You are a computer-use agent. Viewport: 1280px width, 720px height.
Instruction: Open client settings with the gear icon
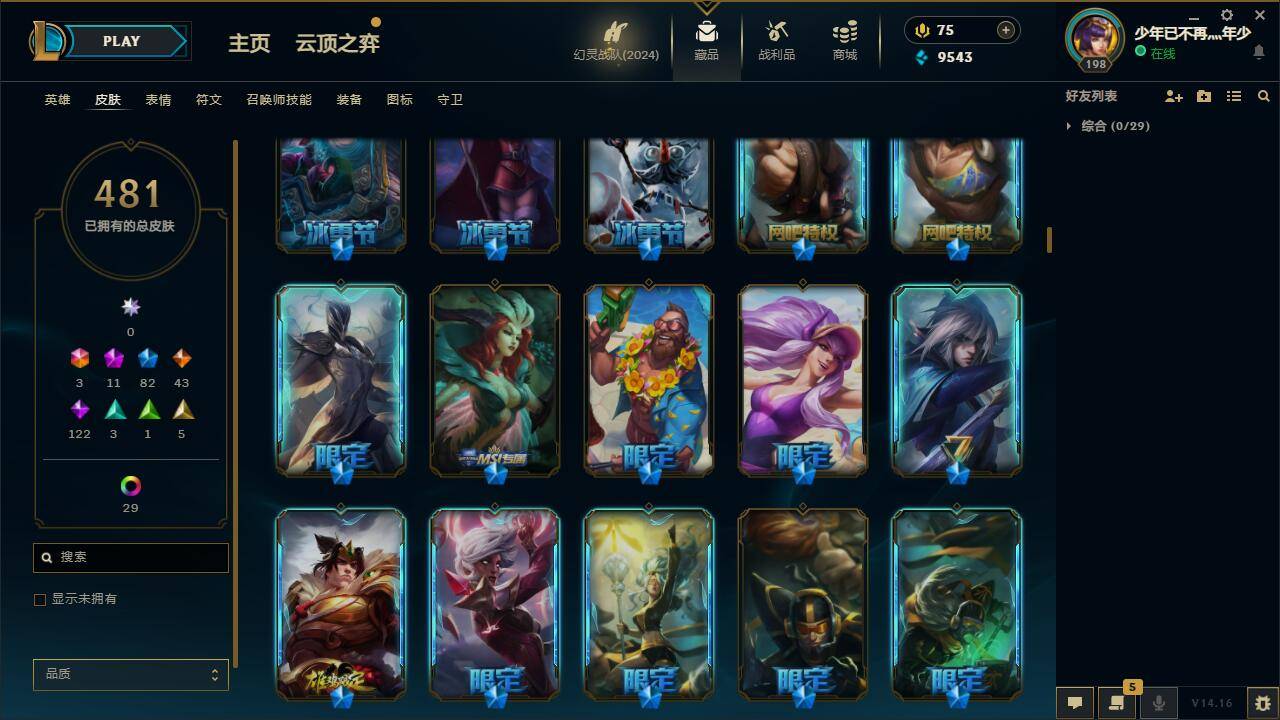(1225, 15)
